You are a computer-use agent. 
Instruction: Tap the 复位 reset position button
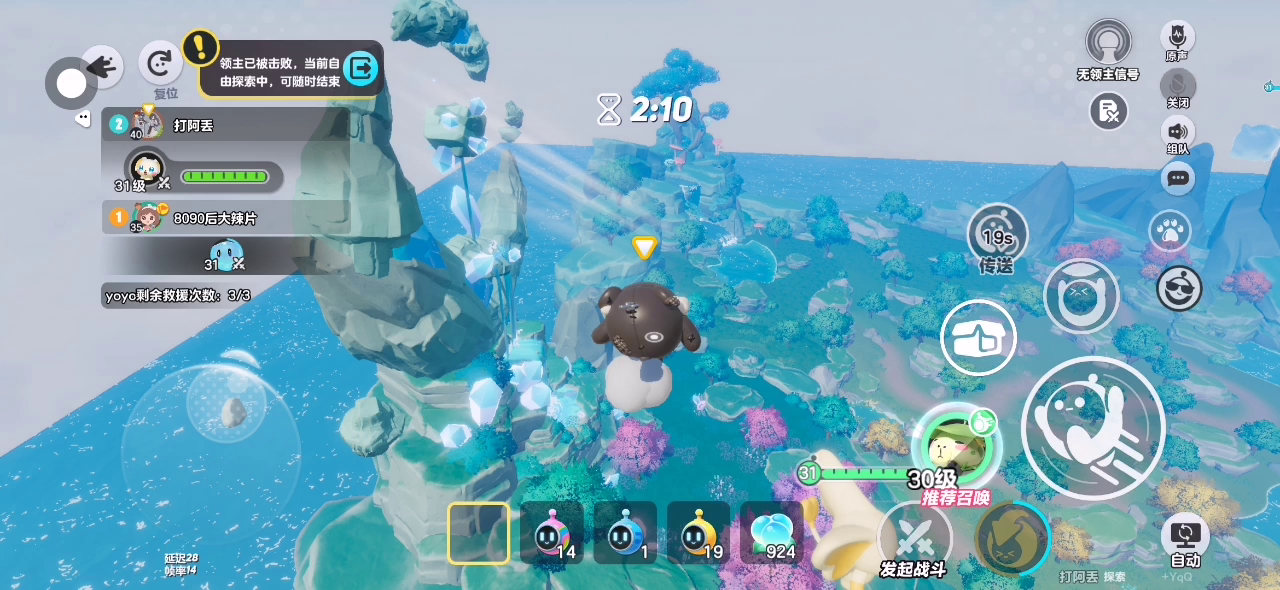click(160, 66)
